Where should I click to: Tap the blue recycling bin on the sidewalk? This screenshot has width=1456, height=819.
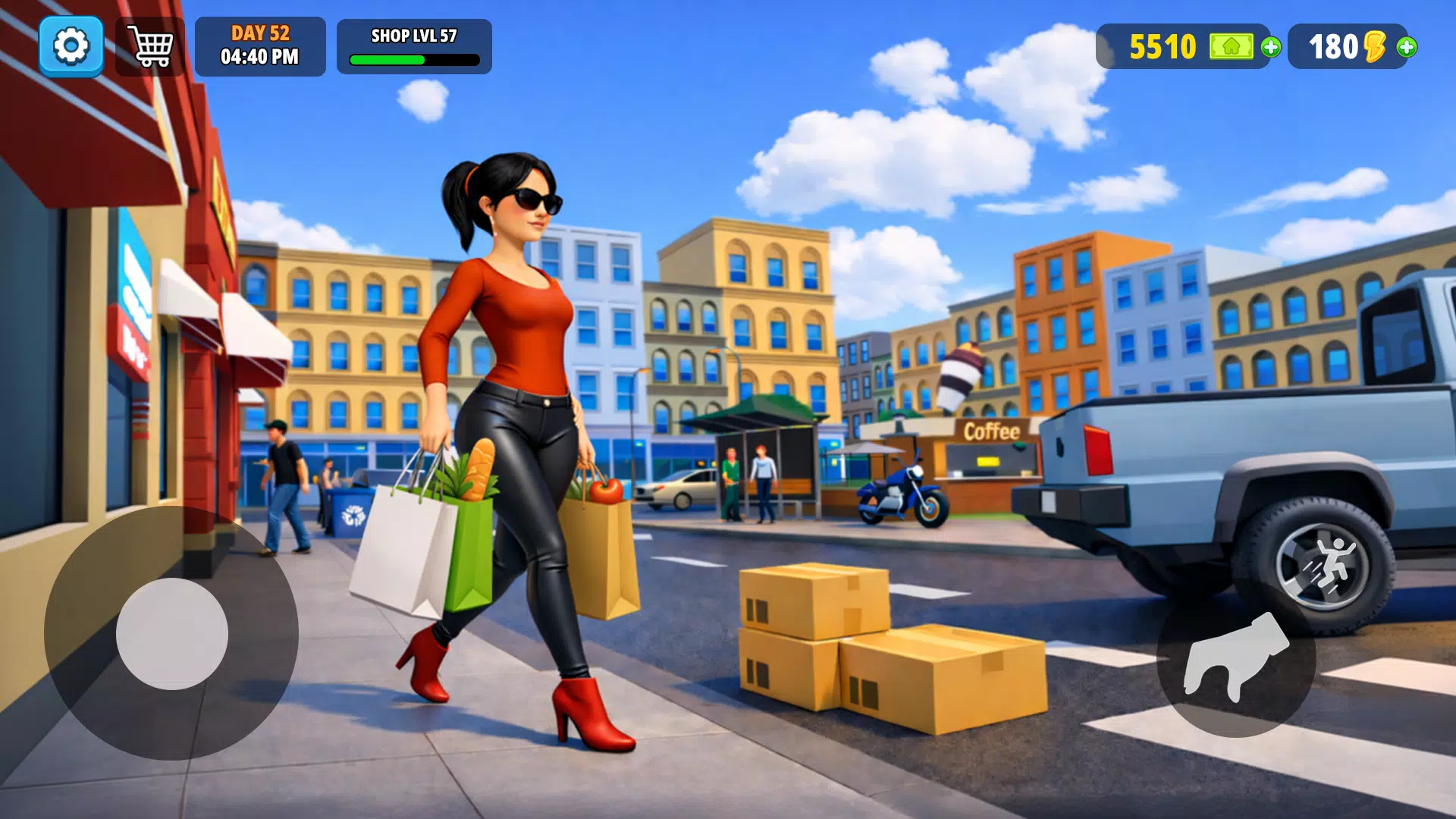pos(353,516)
